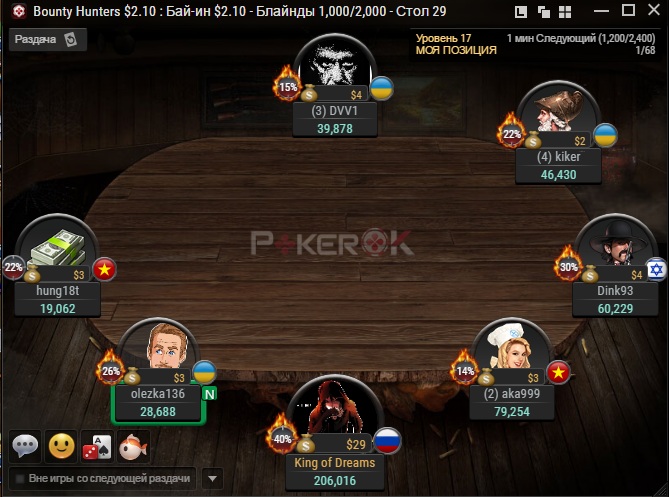The image size is (669, 497).
Task: Tick the sit out next hand checkbox
Action: pyautogui.click(x=18, y=478)
